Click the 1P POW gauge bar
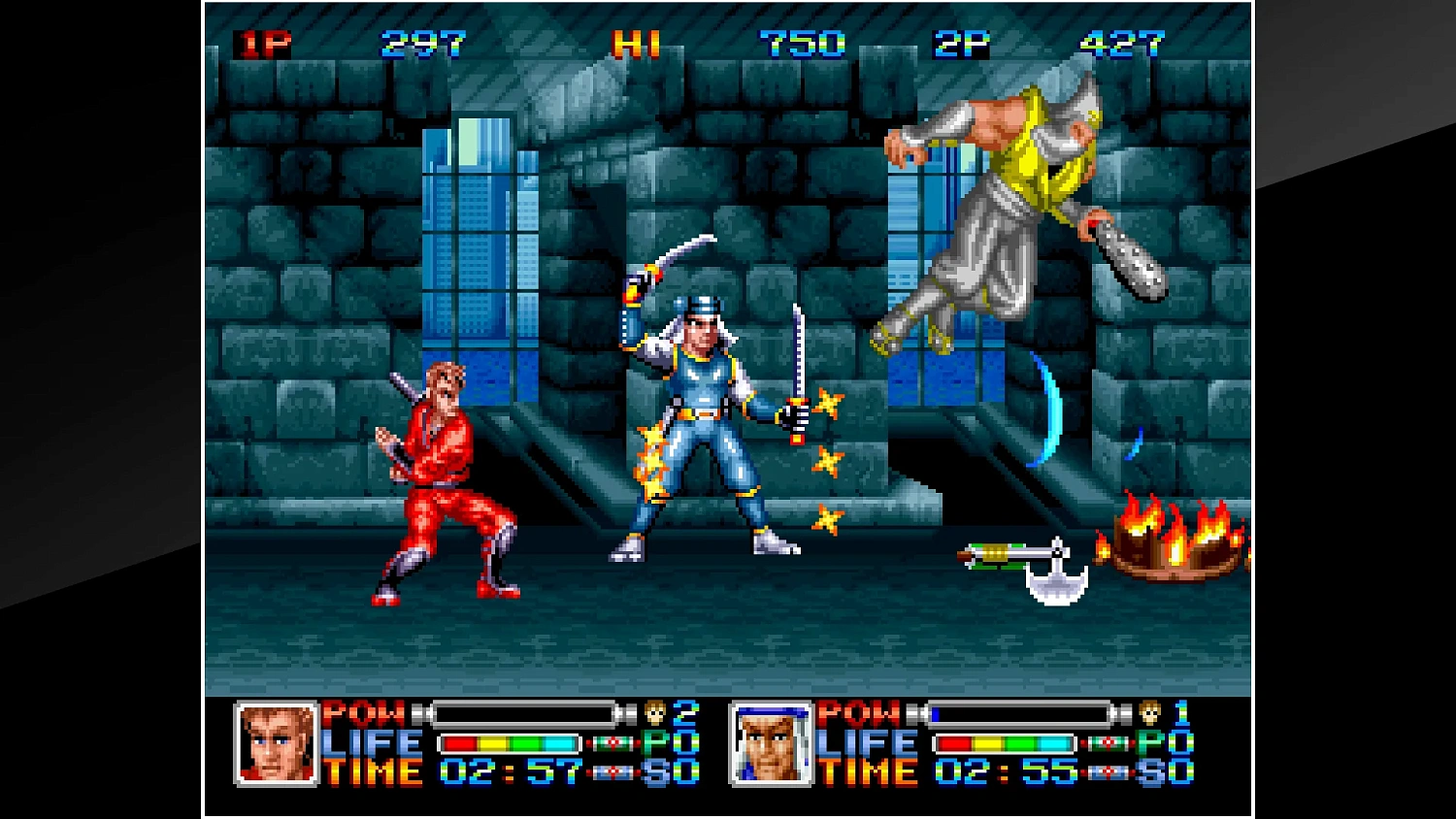 [x=524, y=713]
